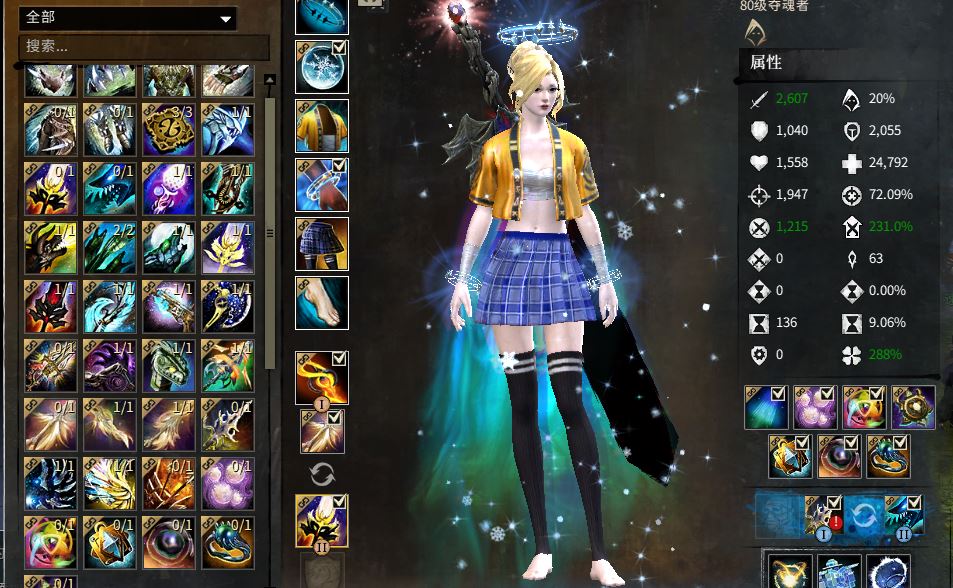Select the teal light-beam backpack slot
The width and height of the screenshot is (953, 588).
[x=766, y=407]
